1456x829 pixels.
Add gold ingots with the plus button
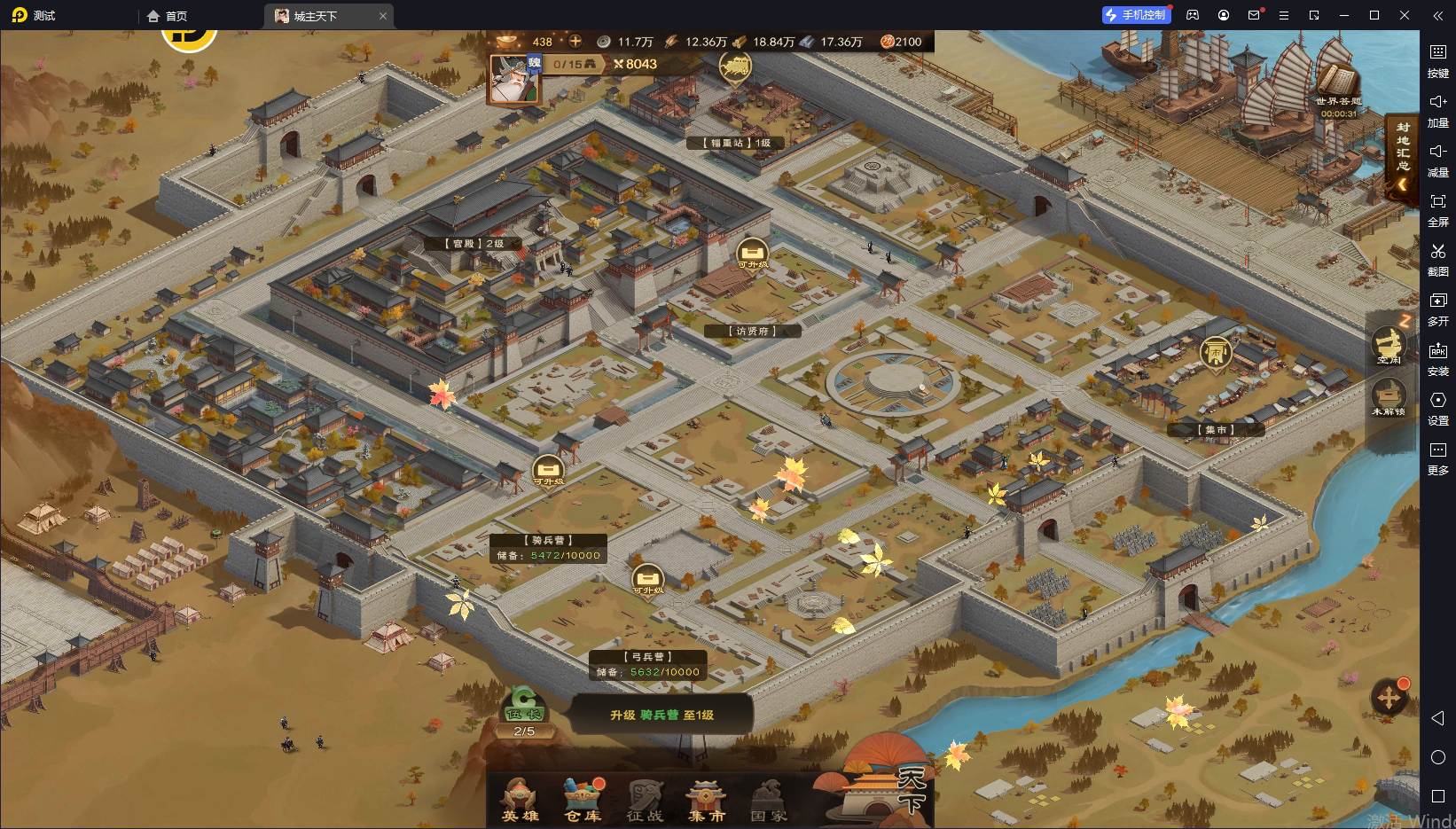[x=575, y=41]
